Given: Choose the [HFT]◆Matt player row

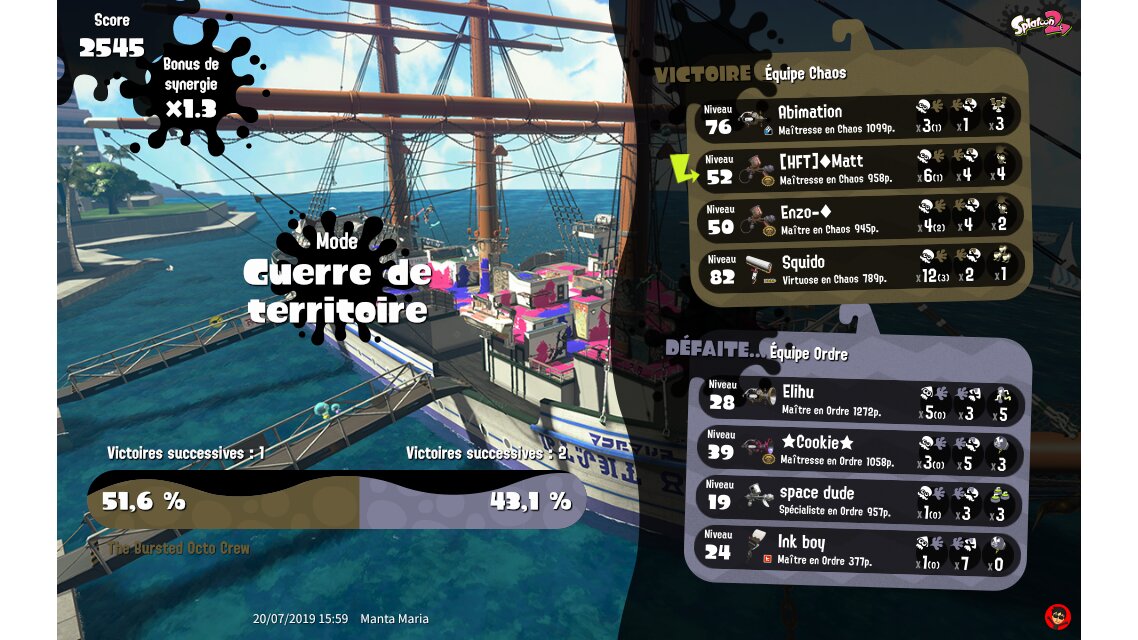Looking at the screenshot, I should tap(860, 169).
